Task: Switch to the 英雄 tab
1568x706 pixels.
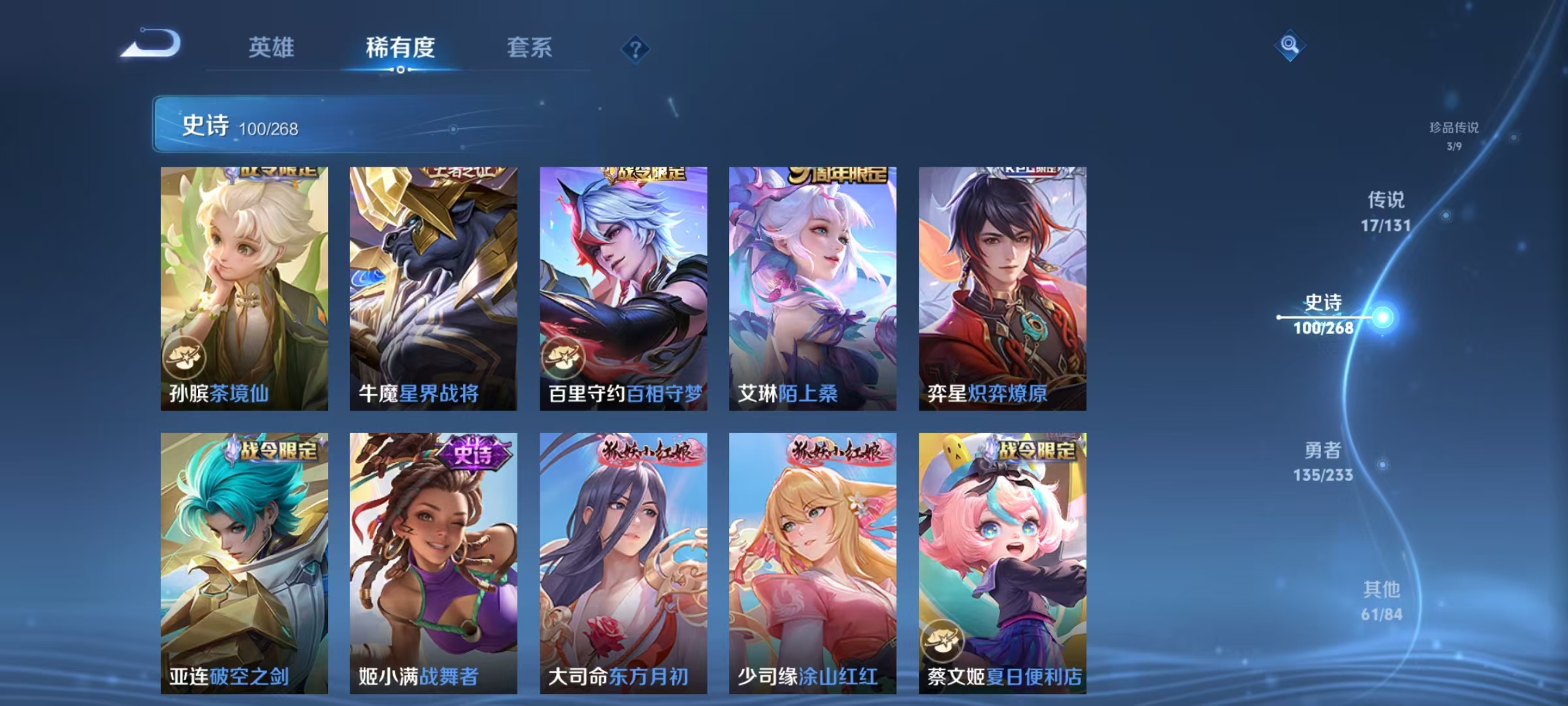Action: click(272, 47)
